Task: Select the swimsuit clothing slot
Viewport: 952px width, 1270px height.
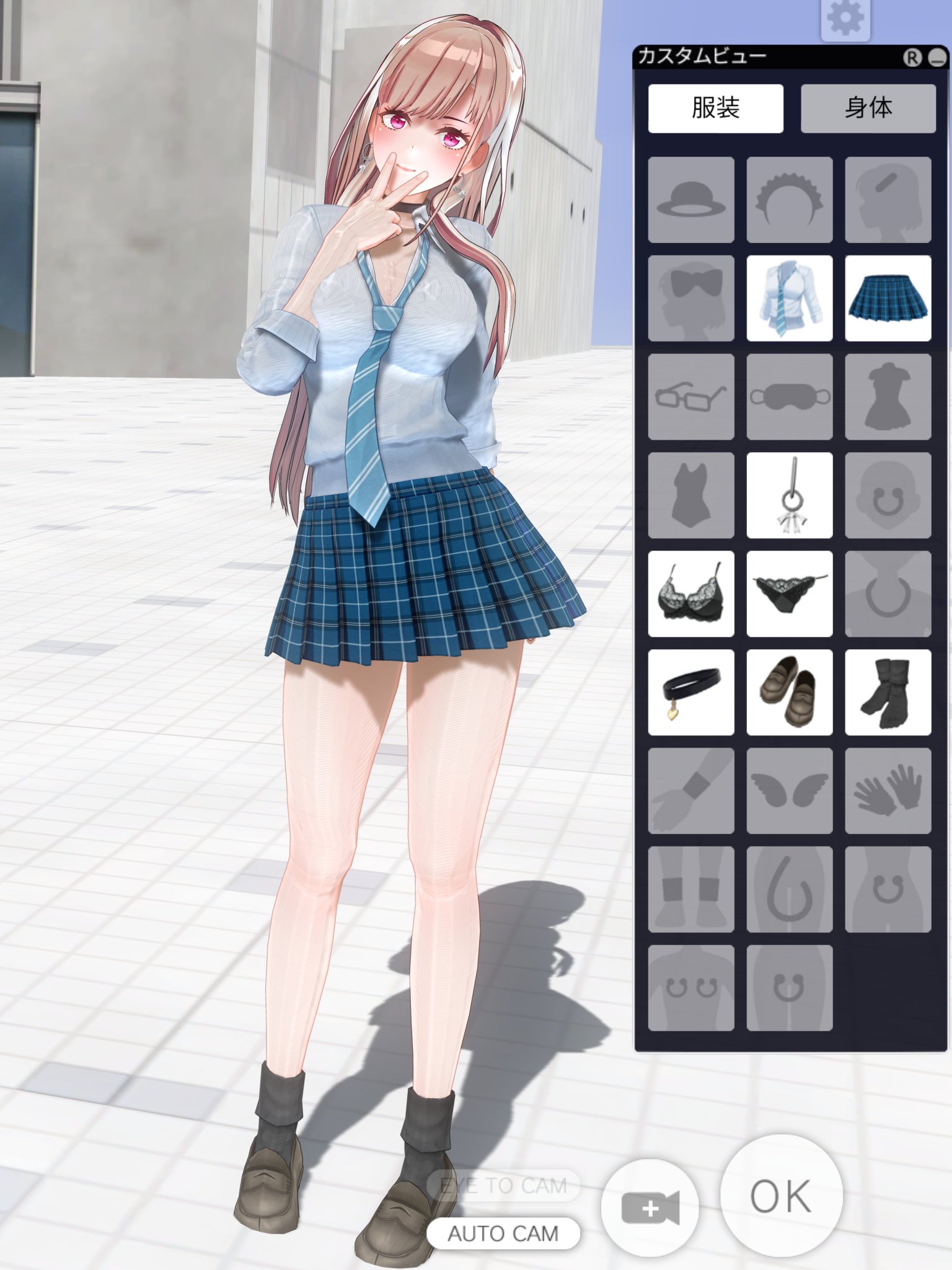Action: tap(691, 495)
